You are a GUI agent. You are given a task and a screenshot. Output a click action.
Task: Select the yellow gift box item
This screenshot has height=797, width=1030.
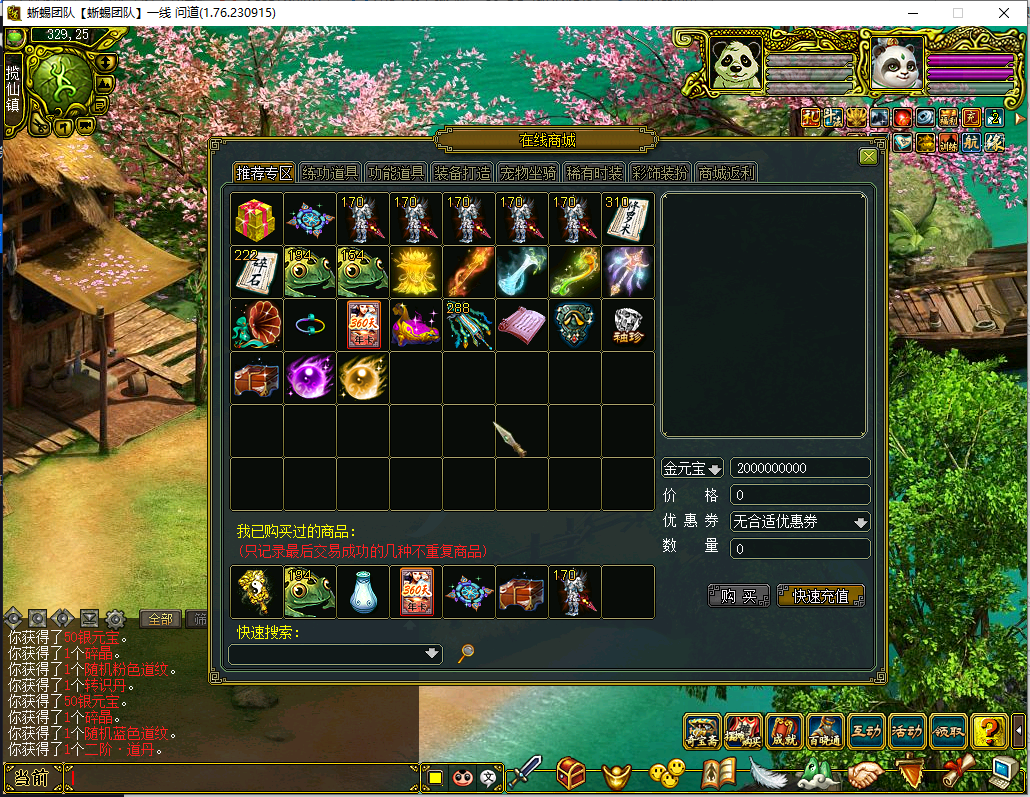(257, 219)
